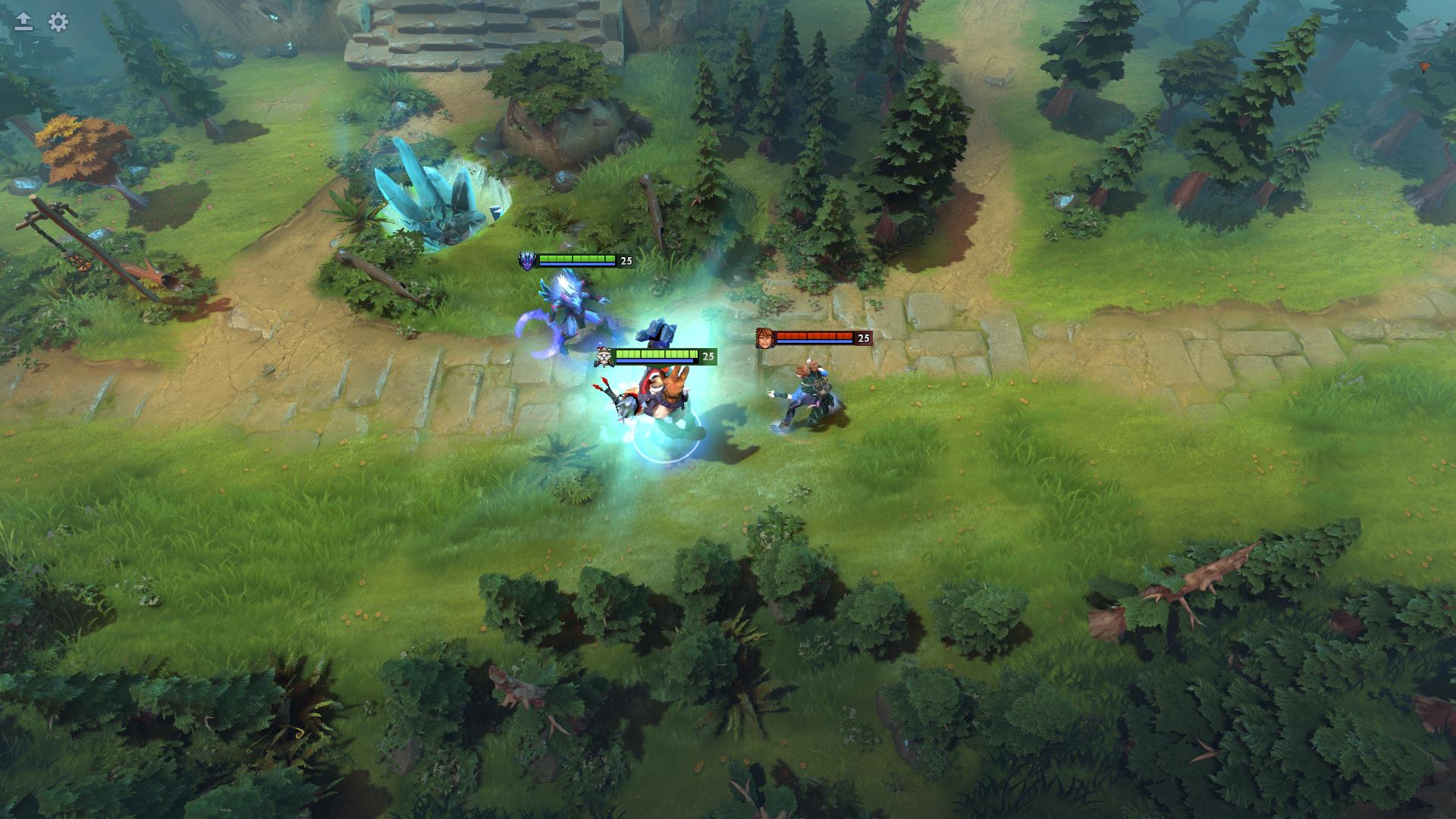Click the red-haired hero portrait
This screenshot has height=819, width=1456.
click(764, 340)
